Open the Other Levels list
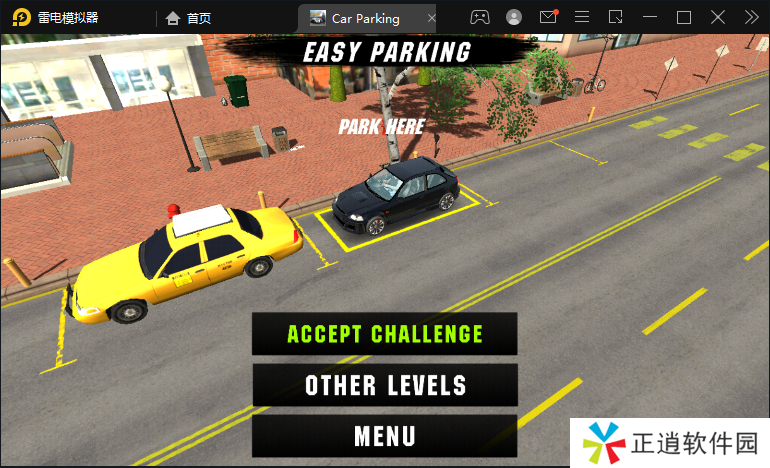 (385, 385)
